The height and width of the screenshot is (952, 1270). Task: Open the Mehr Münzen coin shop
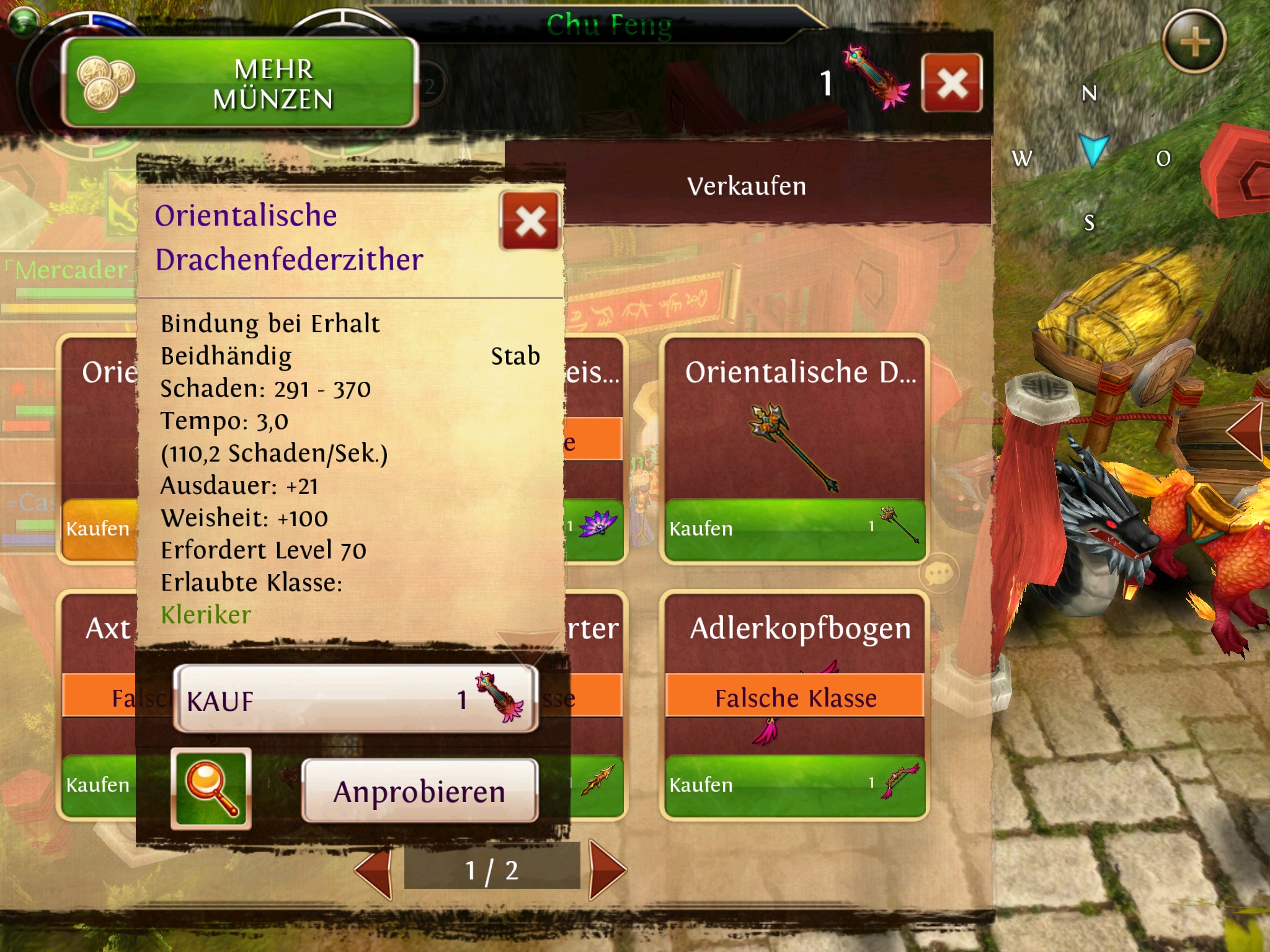[239, 83]
